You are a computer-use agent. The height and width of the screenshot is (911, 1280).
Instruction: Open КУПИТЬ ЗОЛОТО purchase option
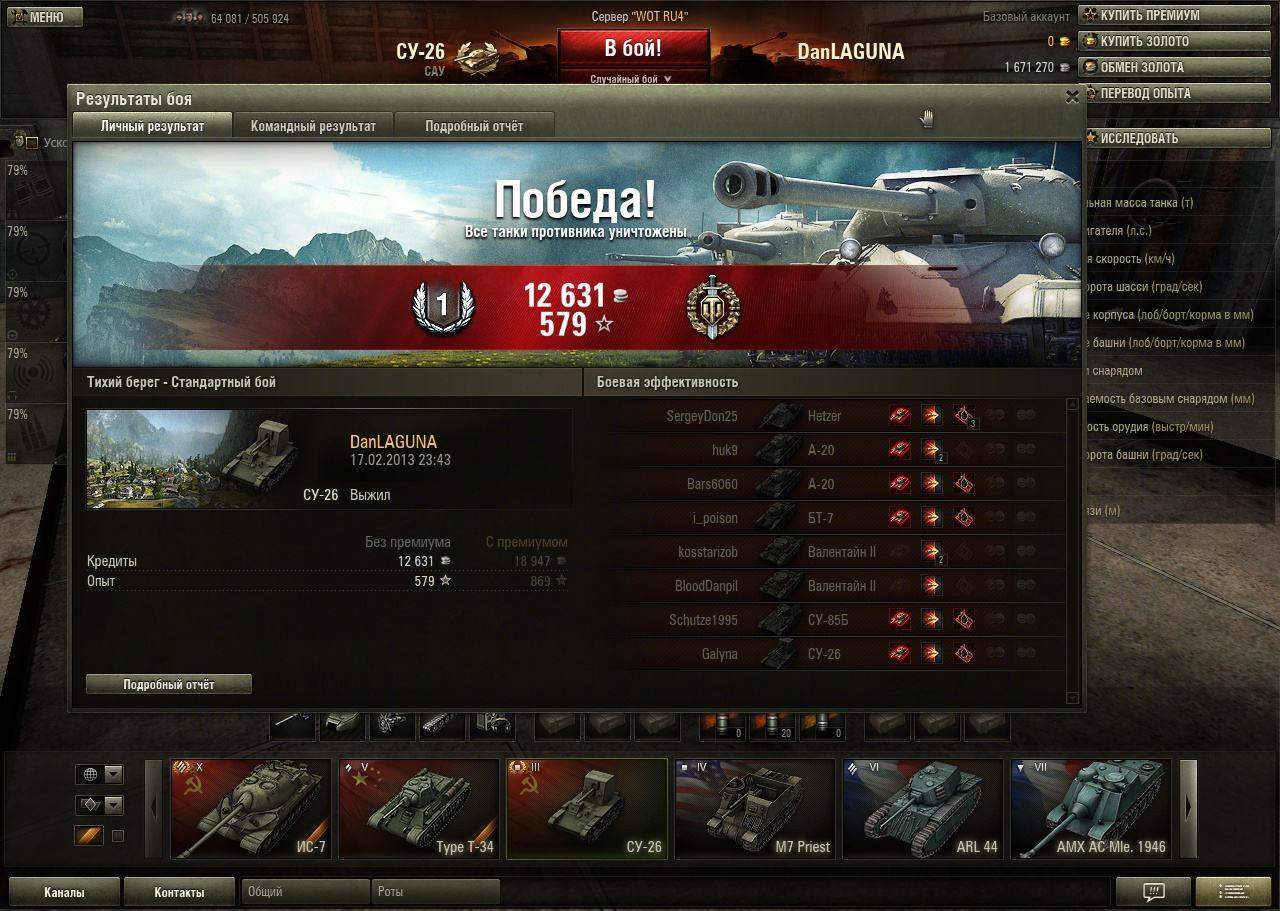click(1144, 41)
